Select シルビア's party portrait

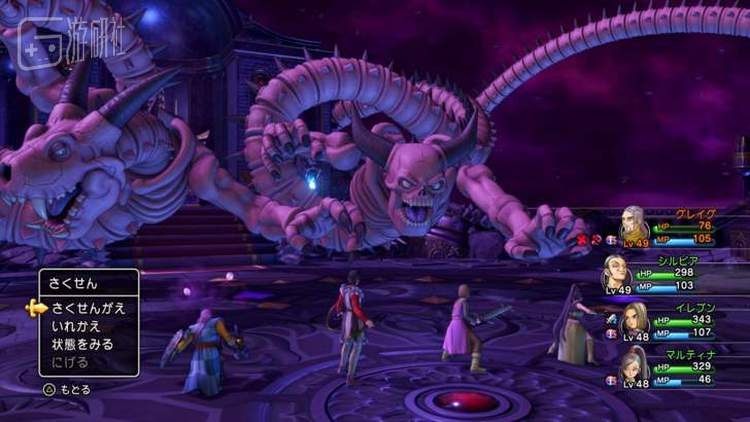click(616, 273)
